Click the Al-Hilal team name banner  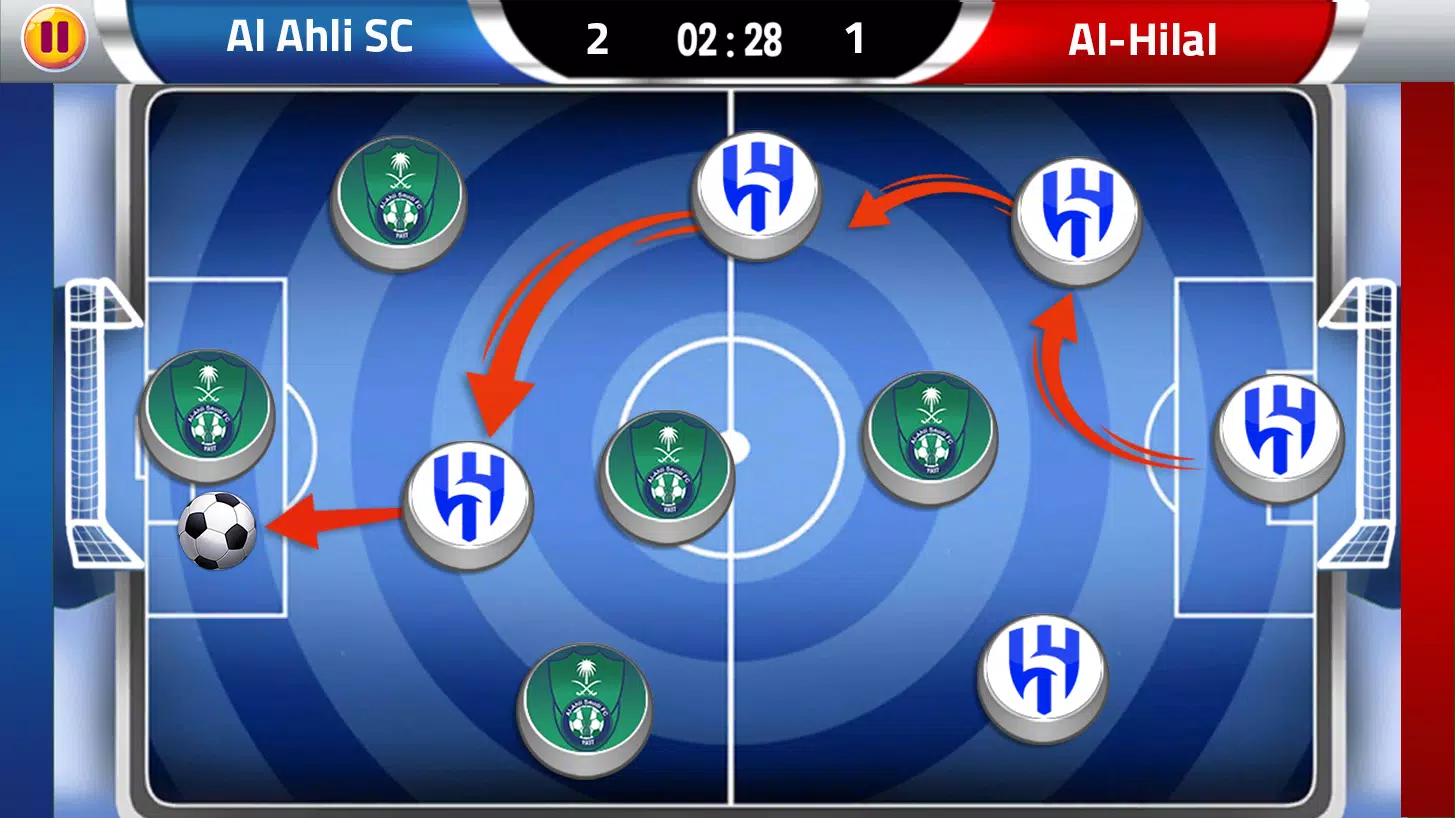tap(1142, 38)
